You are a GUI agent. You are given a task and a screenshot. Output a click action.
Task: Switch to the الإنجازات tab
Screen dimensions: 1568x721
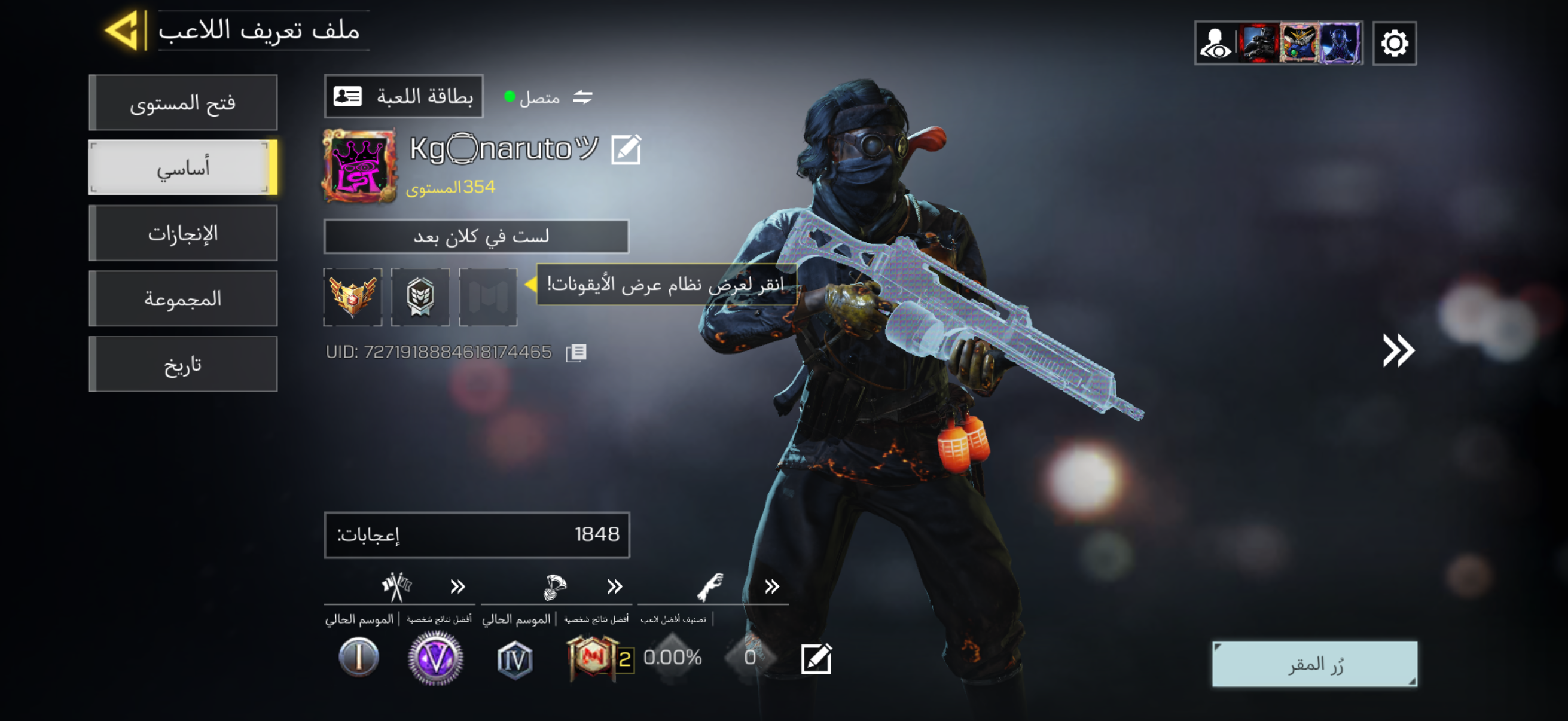pos(183,234)
